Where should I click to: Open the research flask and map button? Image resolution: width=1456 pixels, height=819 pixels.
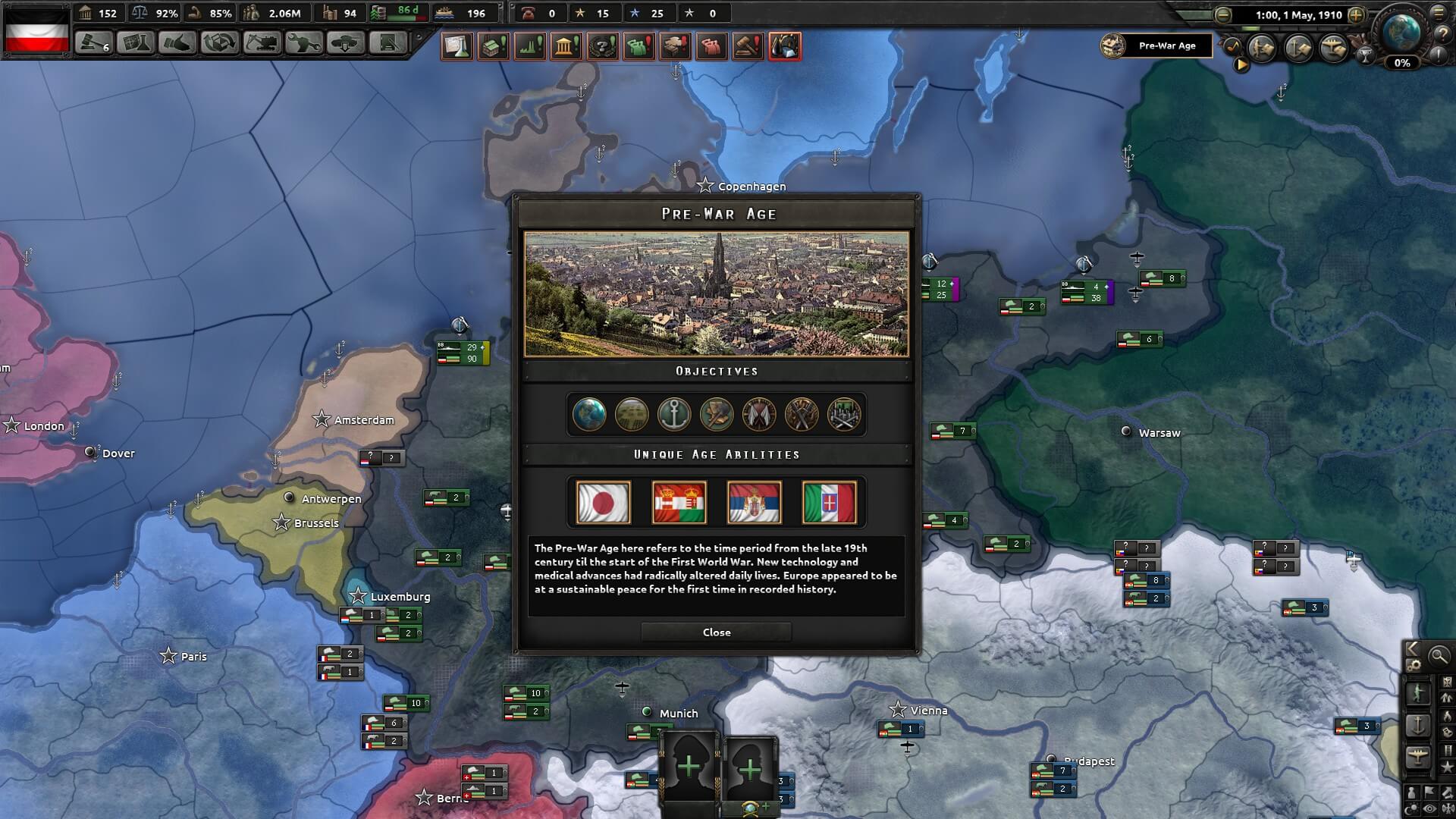tap(136, 42)
